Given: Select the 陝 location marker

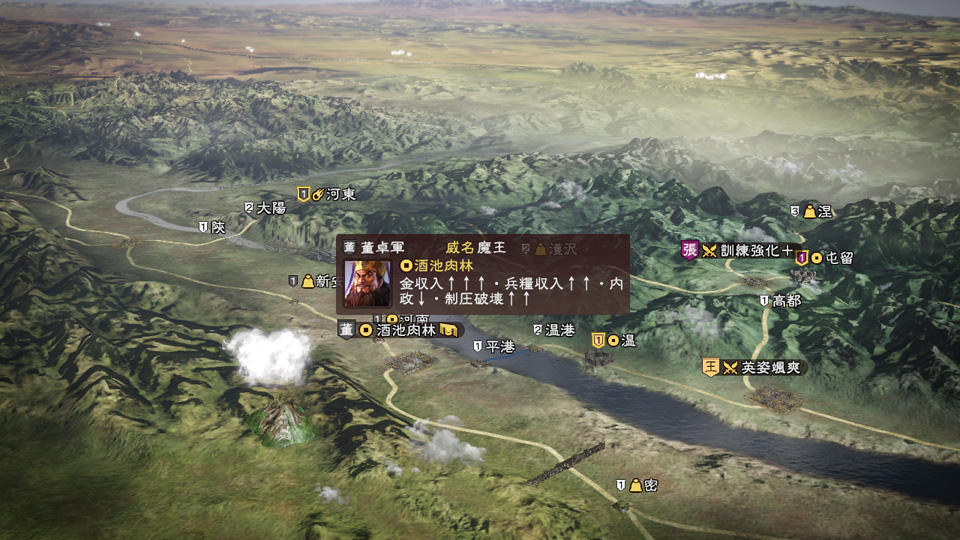Looking at the screenshot, I should click(x=212, y=227).
